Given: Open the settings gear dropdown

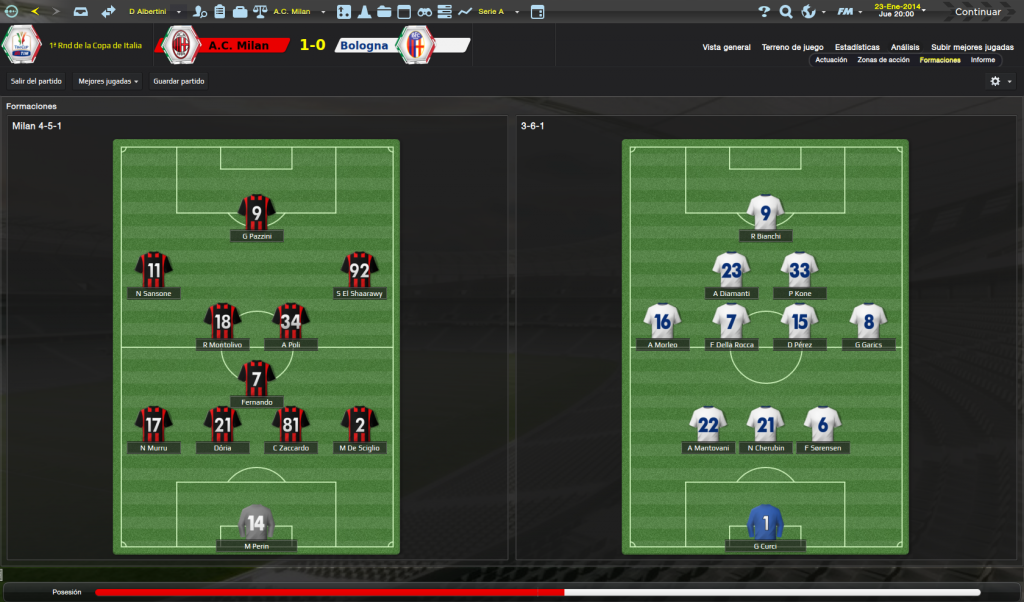Looking at the screenshot, I should pyautogui.click(x=1000, y=81).
